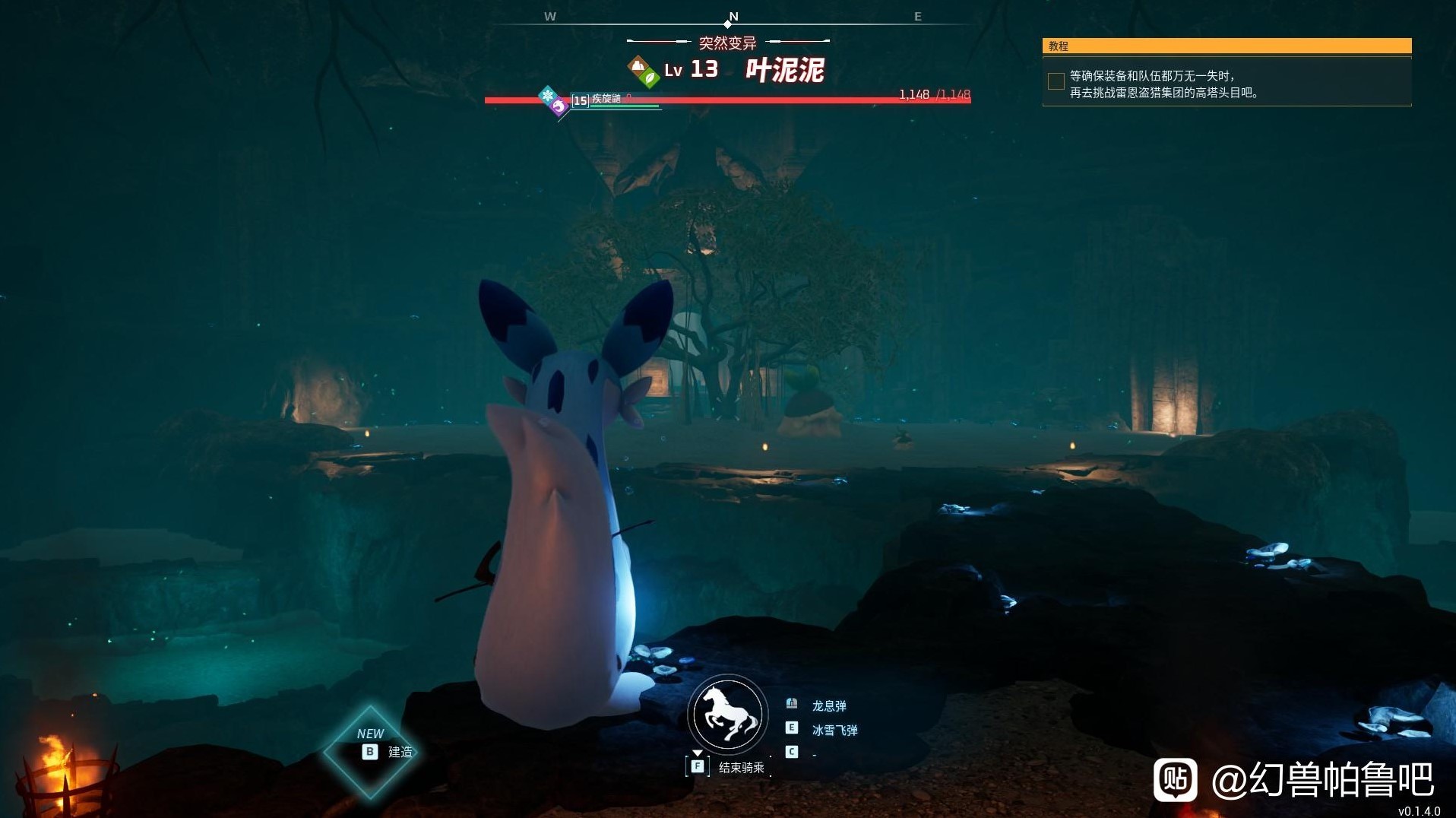Click the N marker on the compass
The image size is (1456, 818).
733,17
